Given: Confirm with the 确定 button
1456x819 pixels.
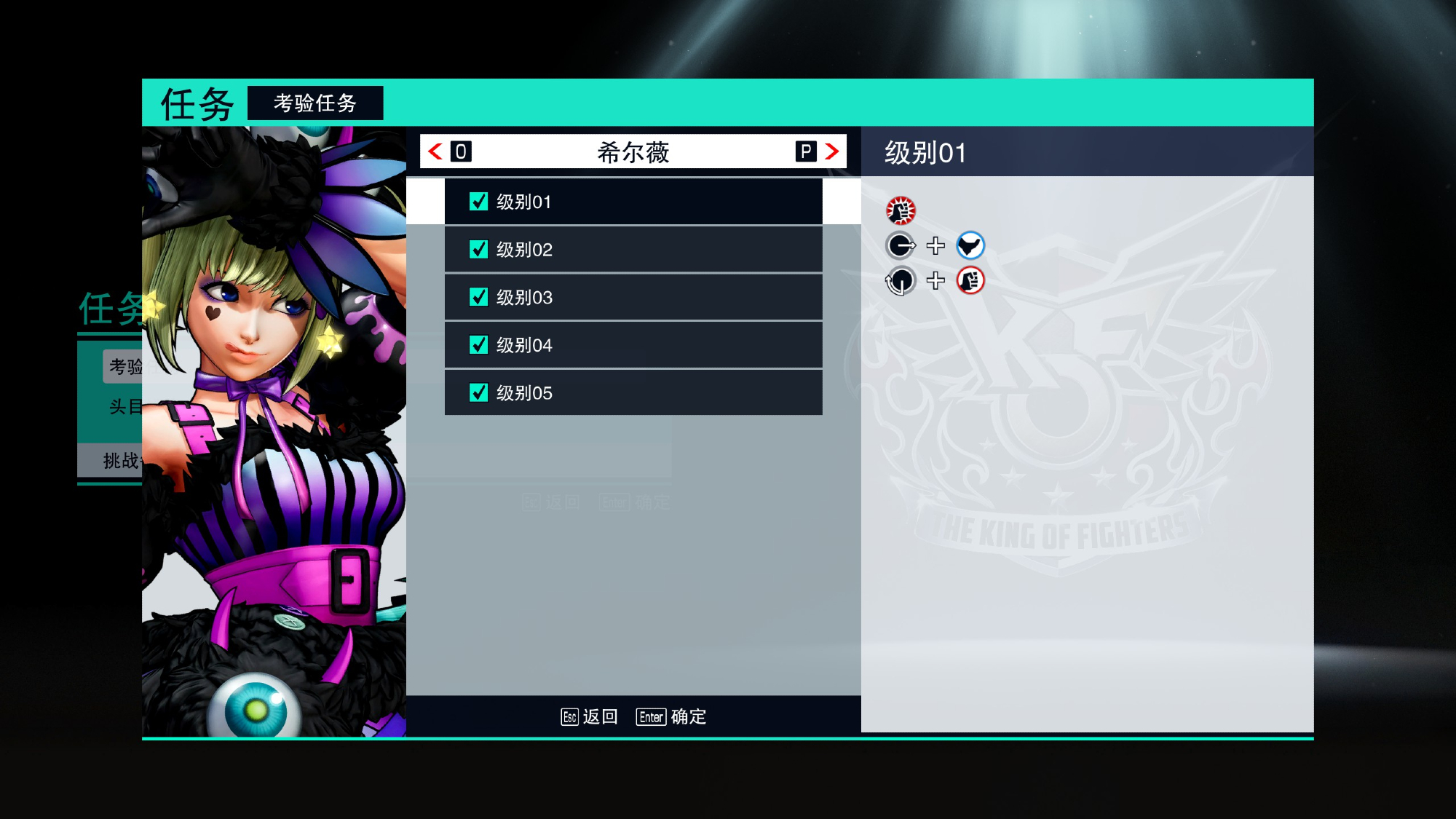Looking at the screenshot, I should tap(671, 717).
